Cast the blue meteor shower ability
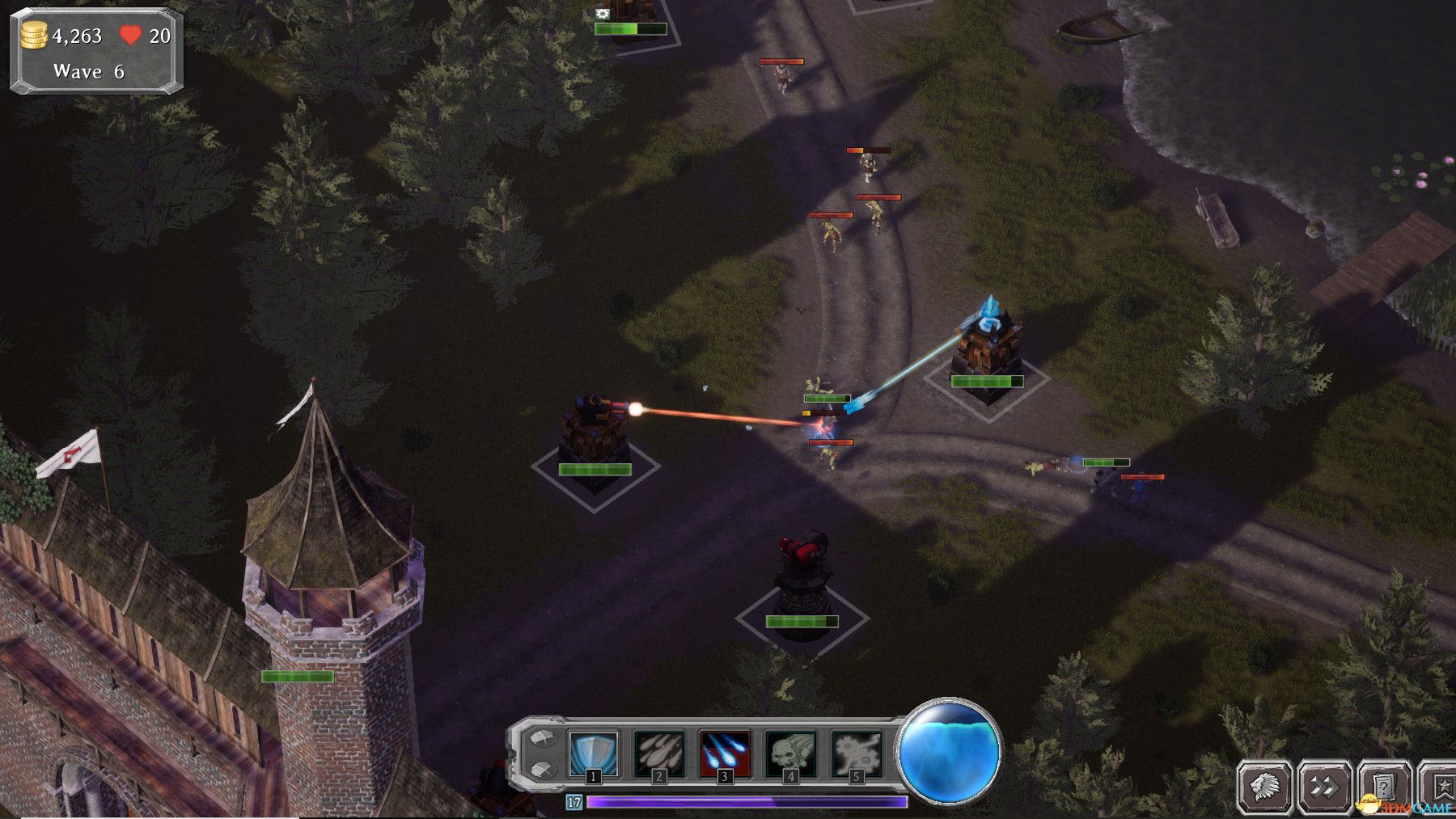The width and height of the screenshot is (1456, 819). coord(725,753)
